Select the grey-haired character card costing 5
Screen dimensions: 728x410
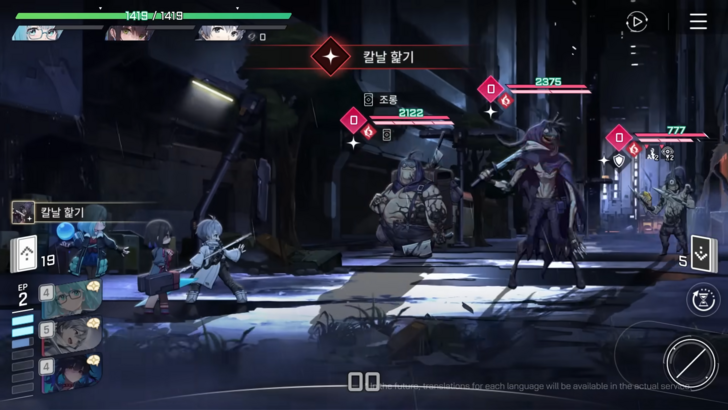coord(70,335)
